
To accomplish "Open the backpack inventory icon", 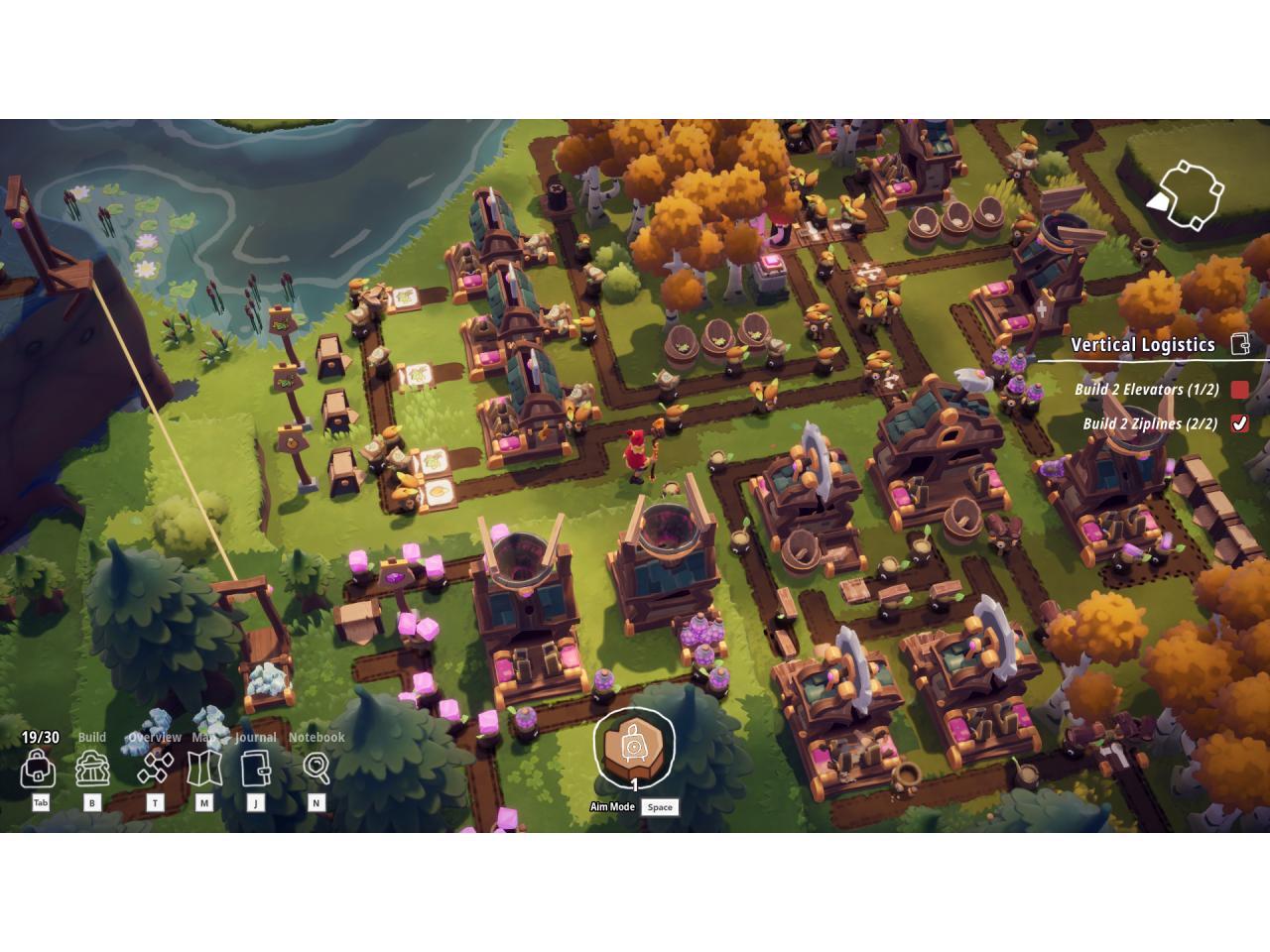I will pyautogui.click(x=38, y=769).
